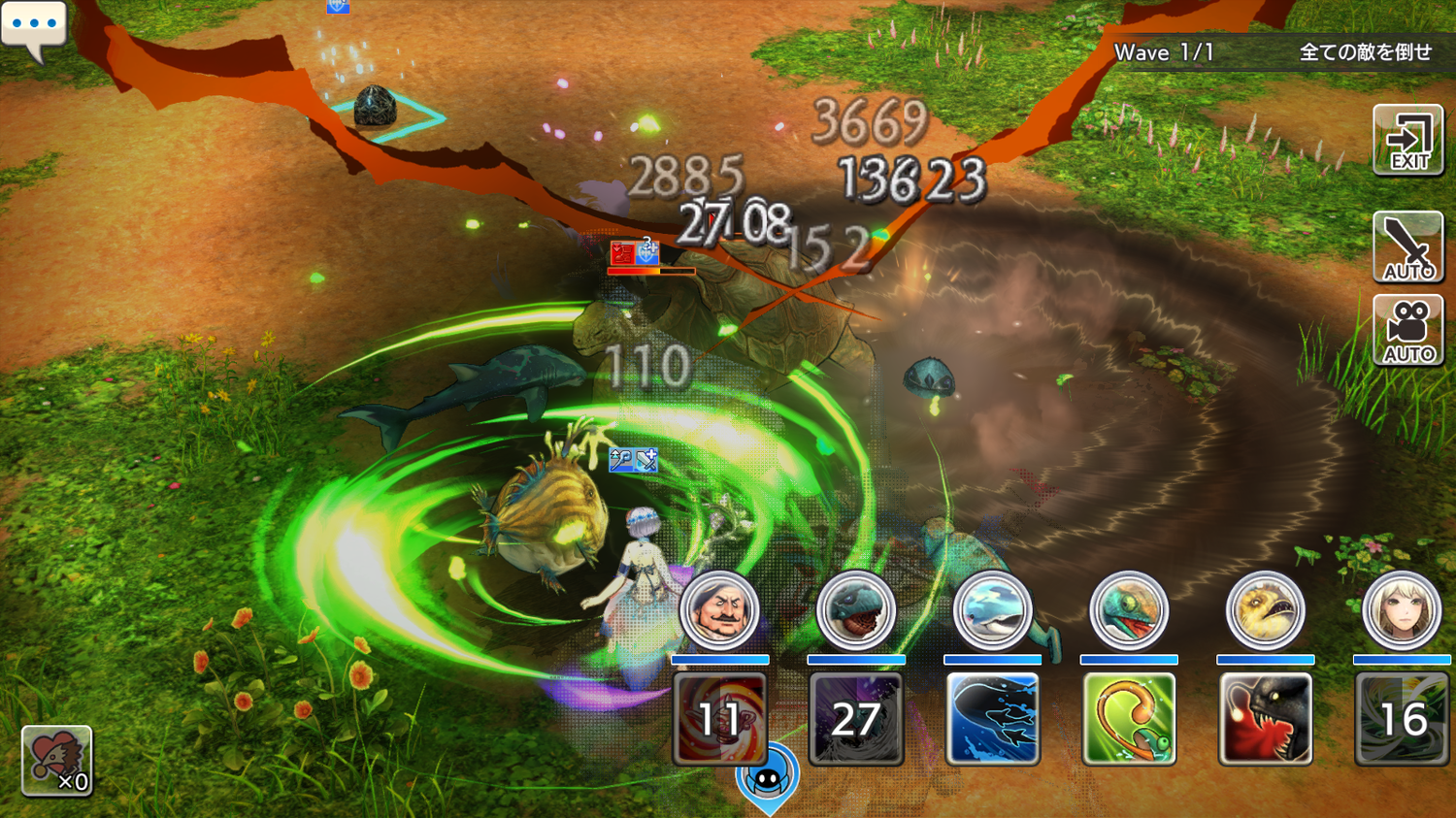This screenshot has width=1456, height=818.
Task: Select the mustached man portrait
Action: pyautogui.click(x=719, y=611)
